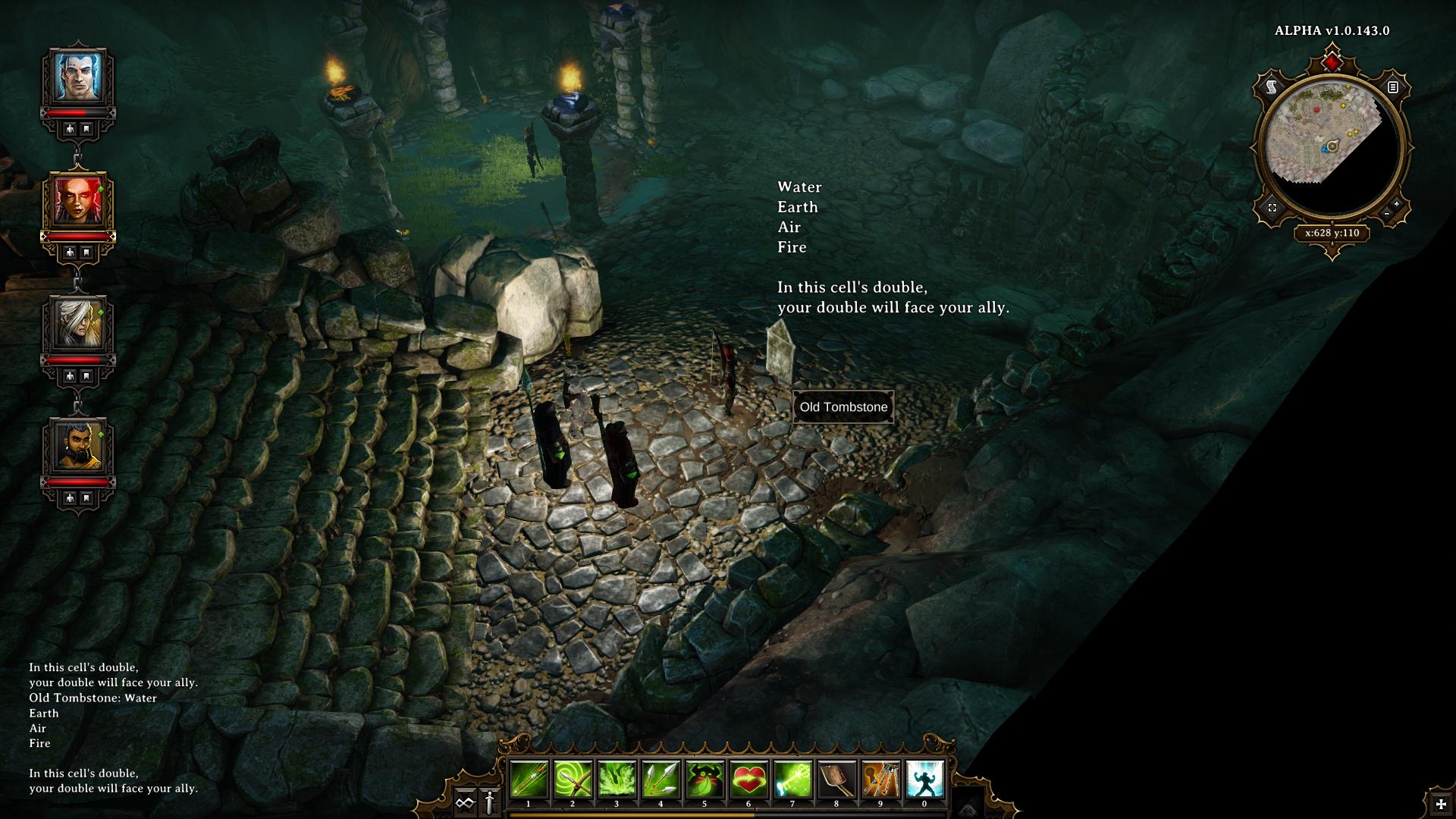Screen dimensions: 1456x819
Task: Activate the triple arrowheads skill
Action: pos(661,779)
